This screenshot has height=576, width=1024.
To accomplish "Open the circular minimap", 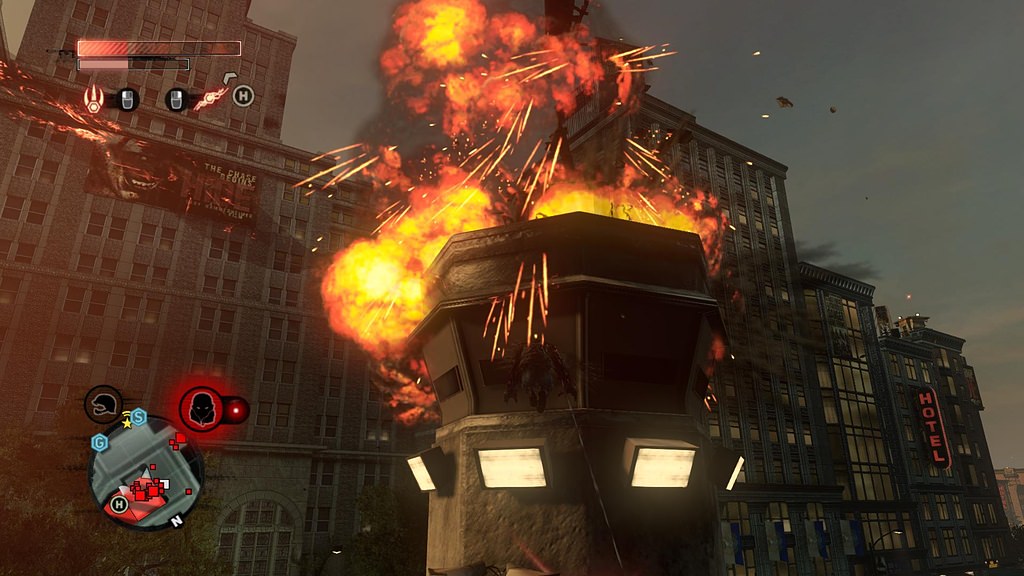I will coord(146,473).
